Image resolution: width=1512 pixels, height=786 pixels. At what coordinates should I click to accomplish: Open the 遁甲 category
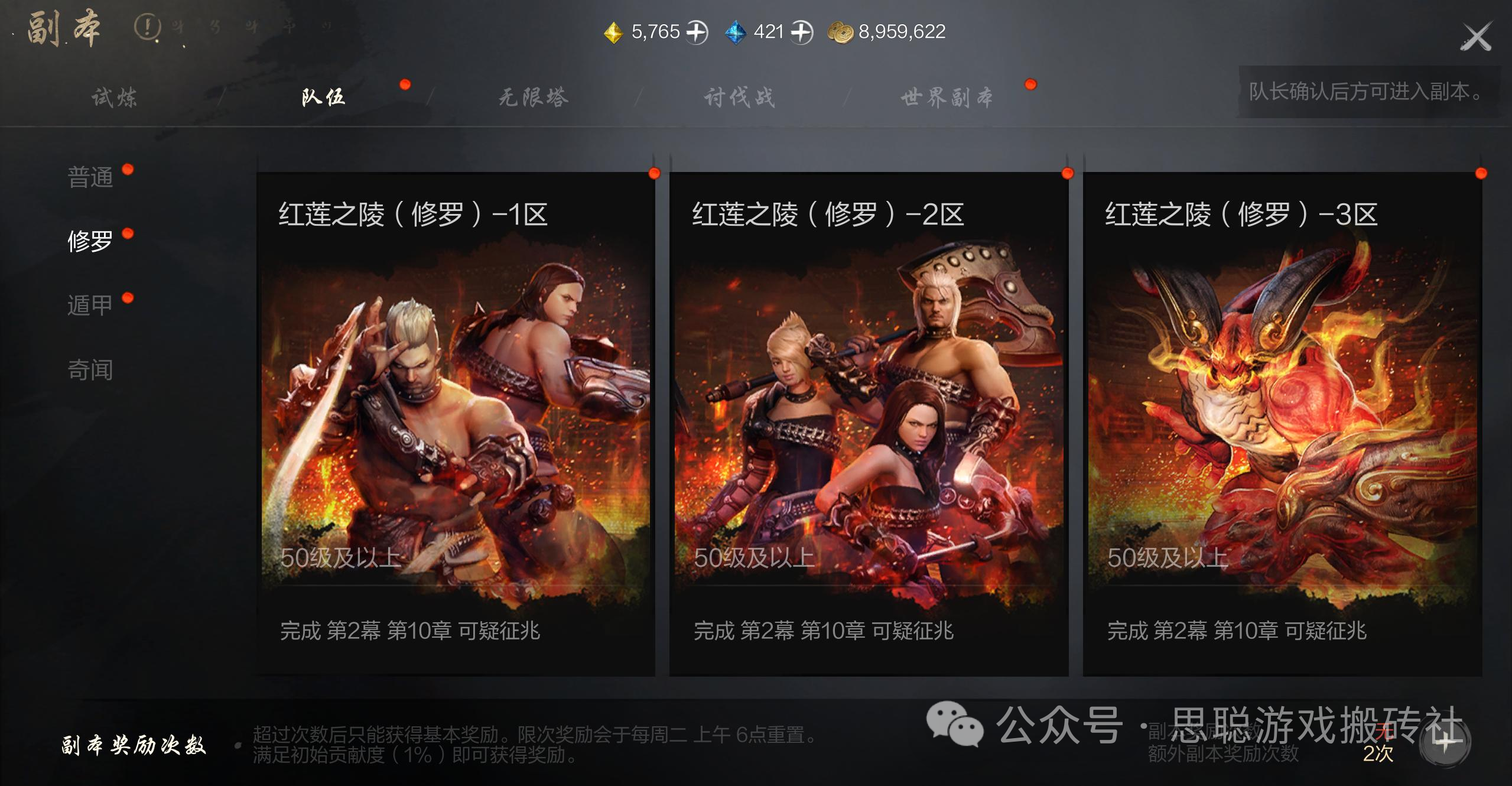(x=90, y=306)
